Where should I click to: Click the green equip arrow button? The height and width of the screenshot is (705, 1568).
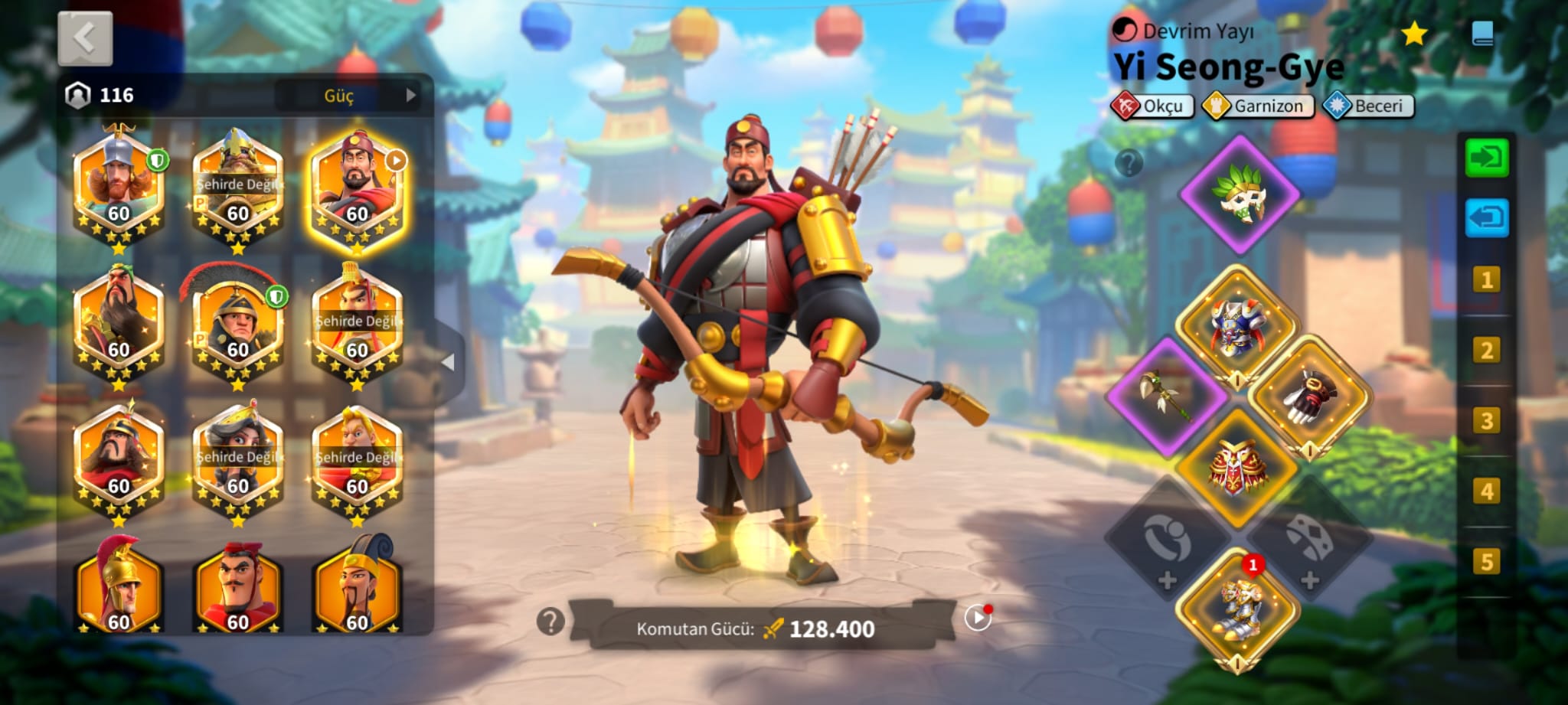pos(1486,158)
